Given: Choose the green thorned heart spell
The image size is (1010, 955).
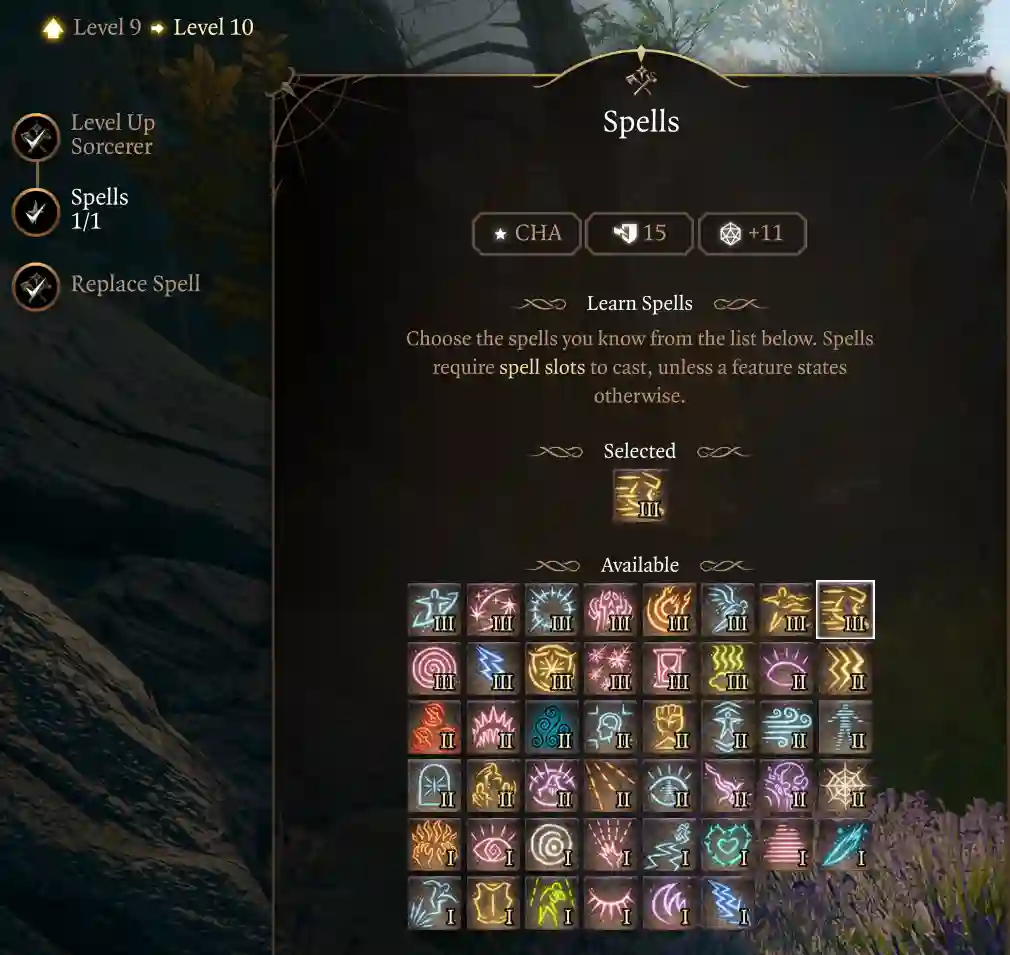Looking at the screenshot, I should [728, 845].
